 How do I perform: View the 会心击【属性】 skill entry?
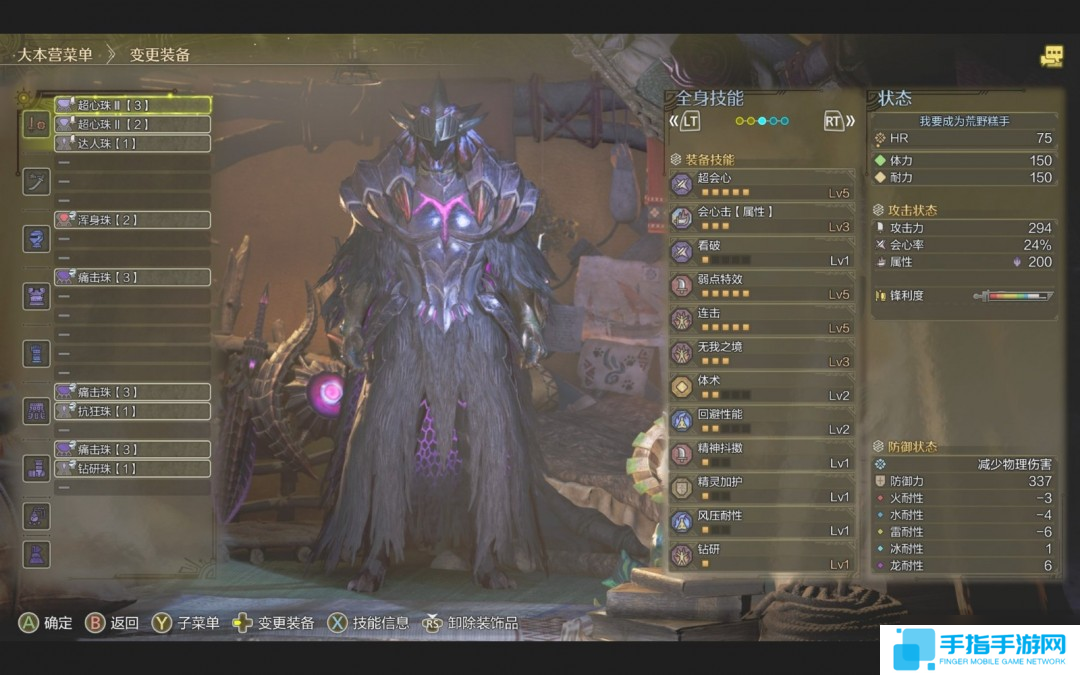[762, 218]
